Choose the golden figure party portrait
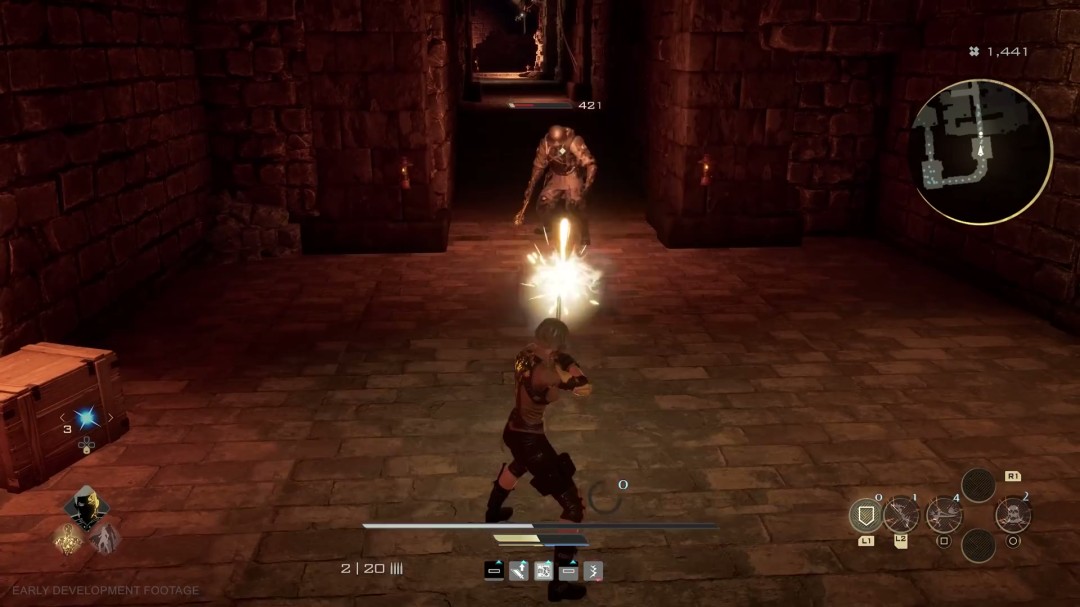This screenshot has height=607, width=1080. click(68, 539)
